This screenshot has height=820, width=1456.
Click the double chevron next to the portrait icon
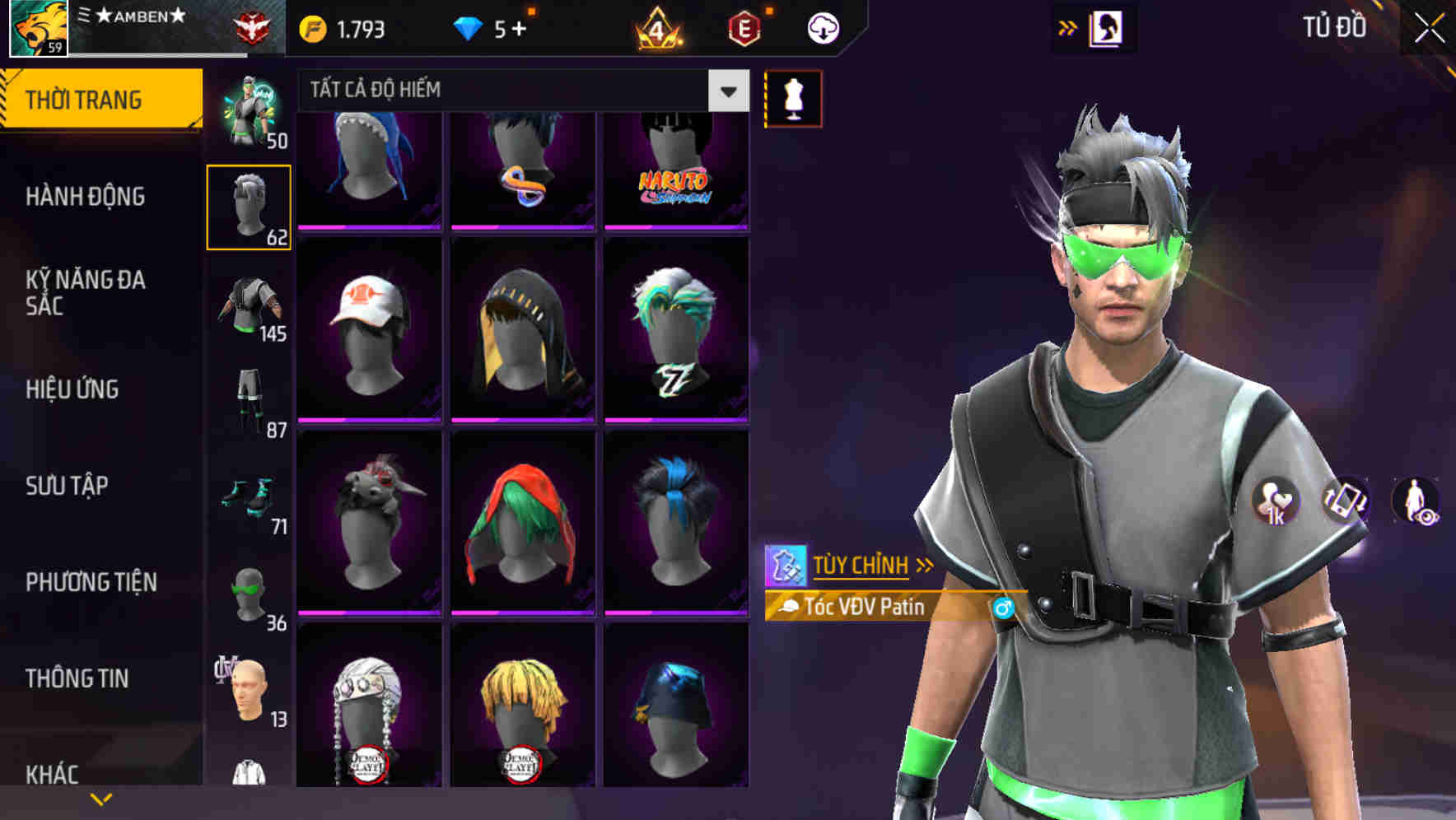[1068, 26]
